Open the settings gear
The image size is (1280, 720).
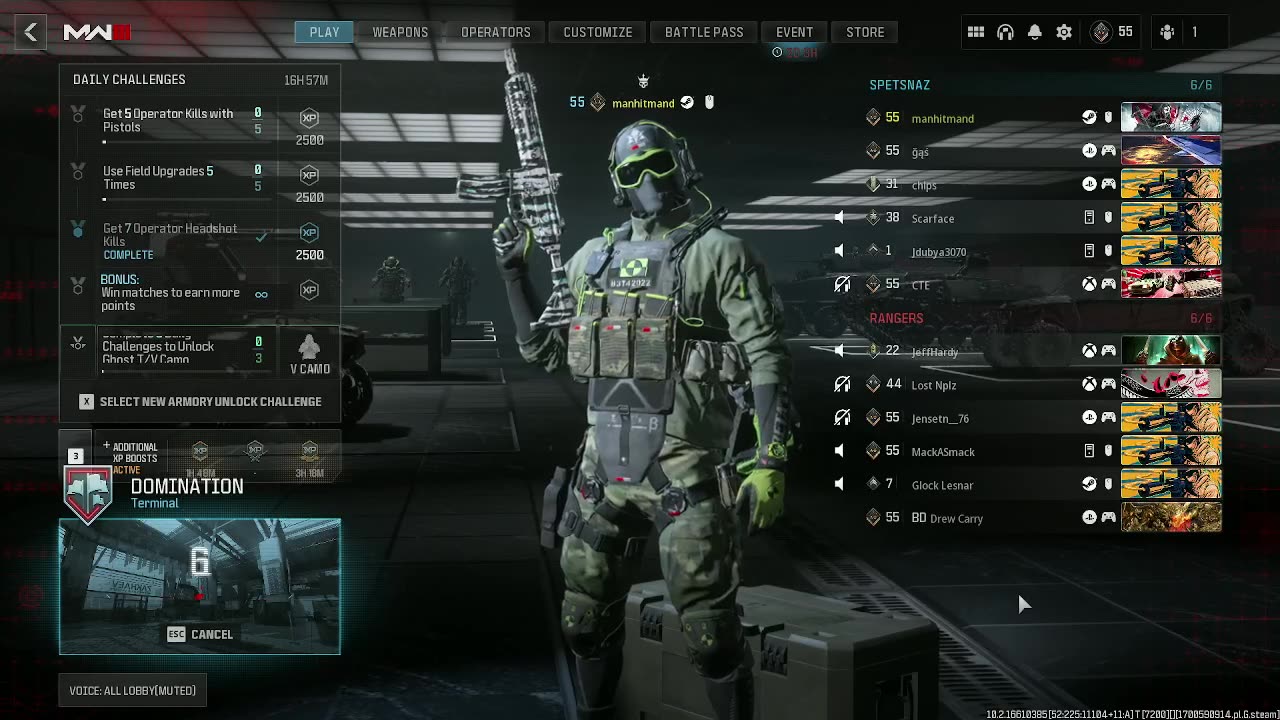(x=1064, y=32)
